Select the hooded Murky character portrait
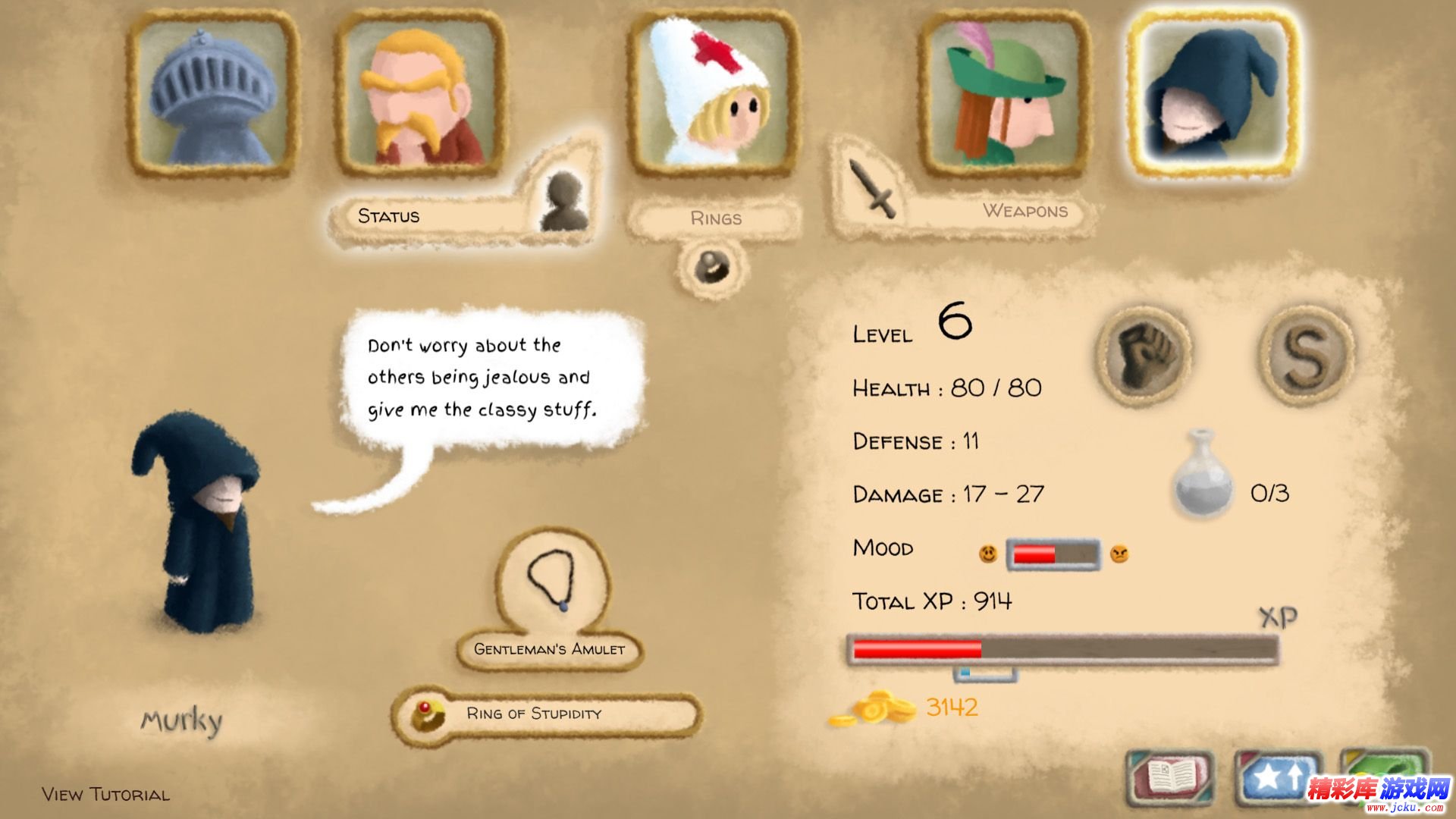This screenshot has height=819, width=1456. (x=1213, y=94)
